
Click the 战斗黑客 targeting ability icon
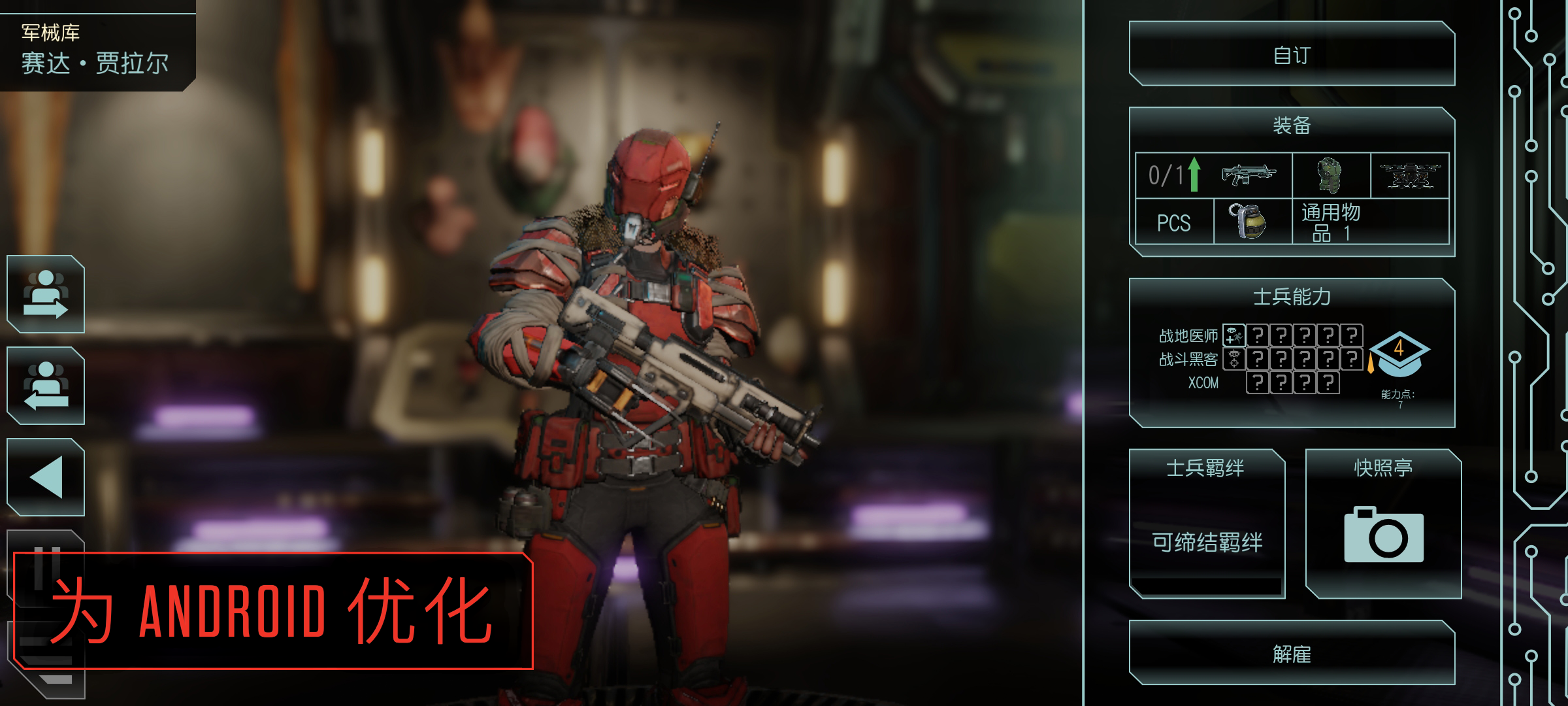1233,360
